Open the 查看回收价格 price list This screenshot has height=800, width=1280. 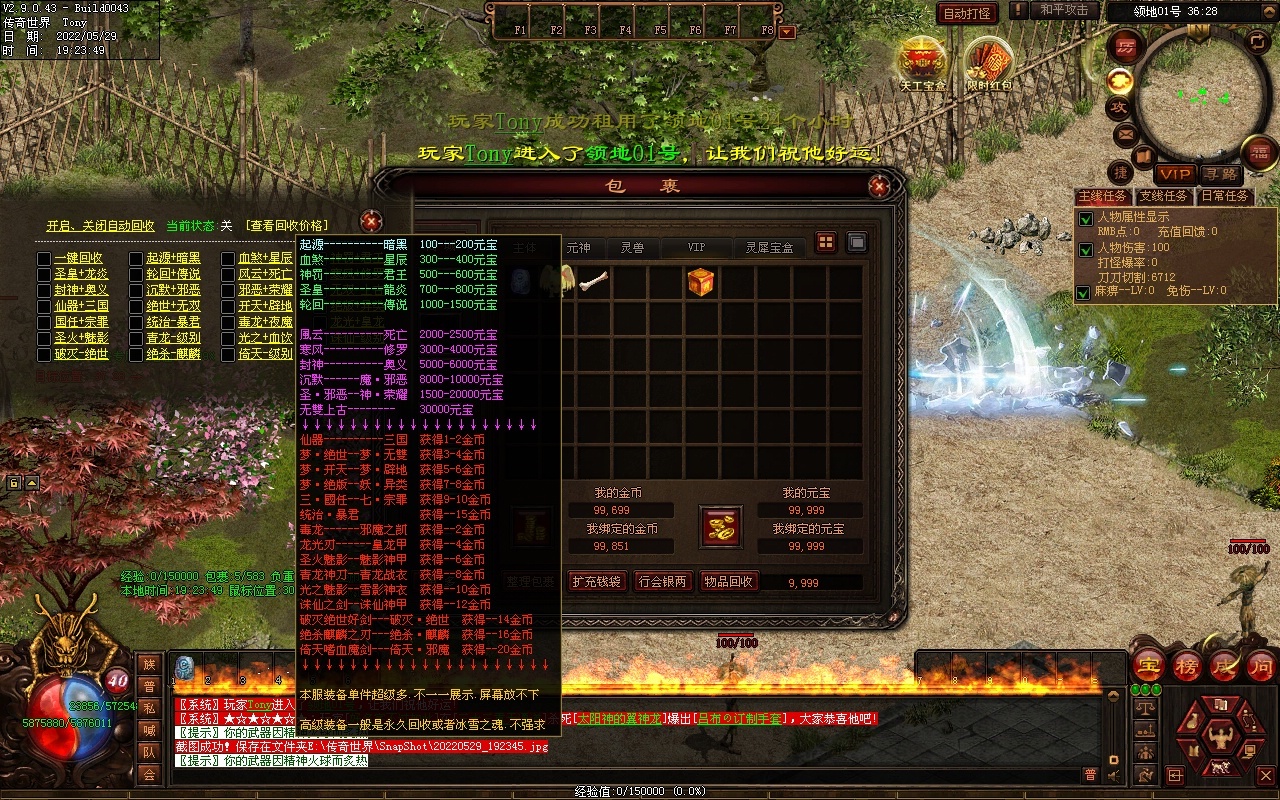coord(287,226)
